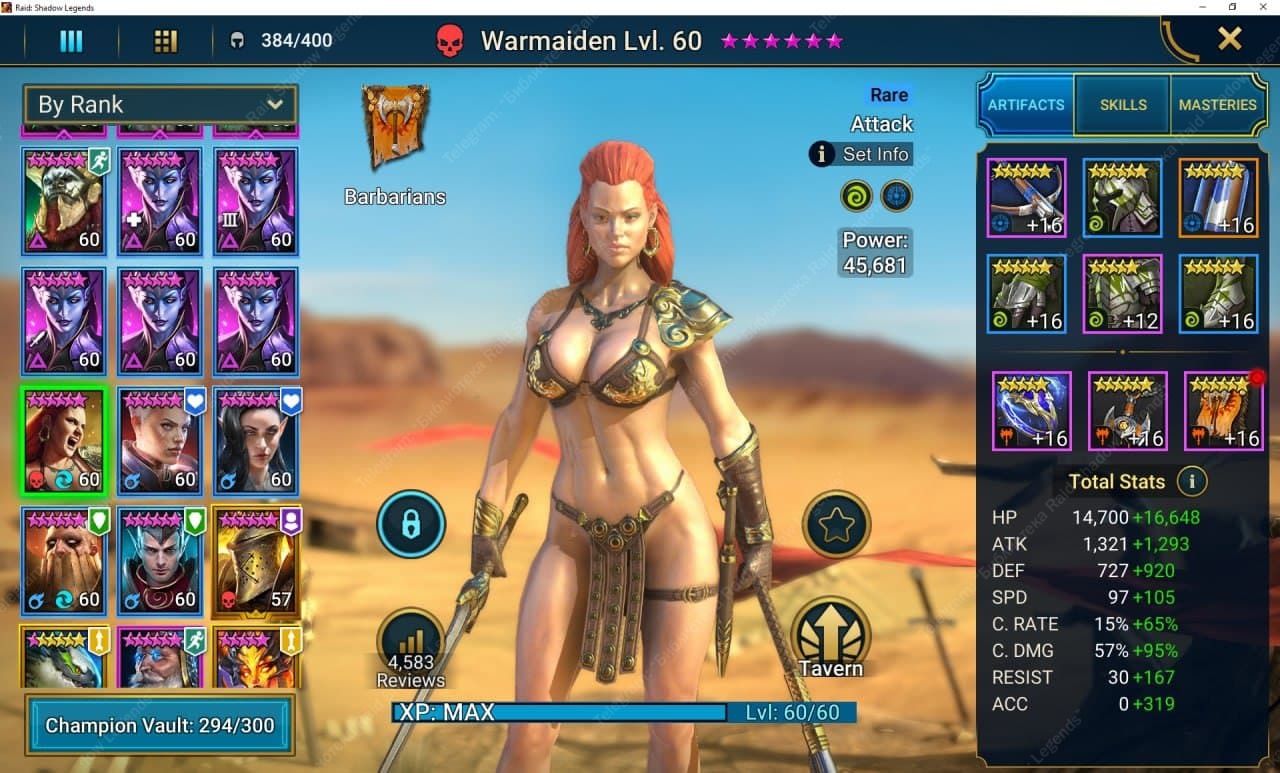Switch to the three-bar column view icon
Image resolution: width=1280 pixels, height=773 pixels.
click(71, 41)
